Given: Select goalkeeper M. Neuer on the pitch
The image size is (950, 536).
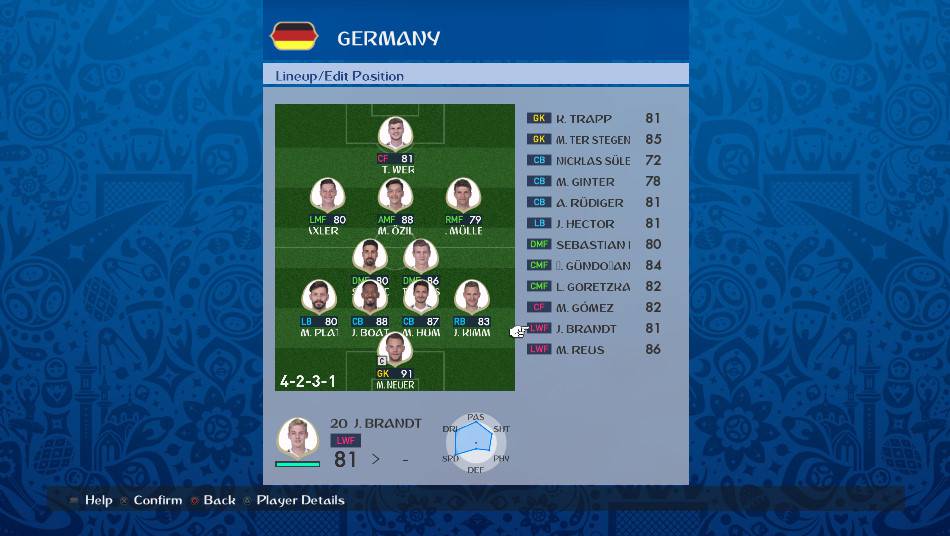Looking at the screenshot, I should click(395, 351).
